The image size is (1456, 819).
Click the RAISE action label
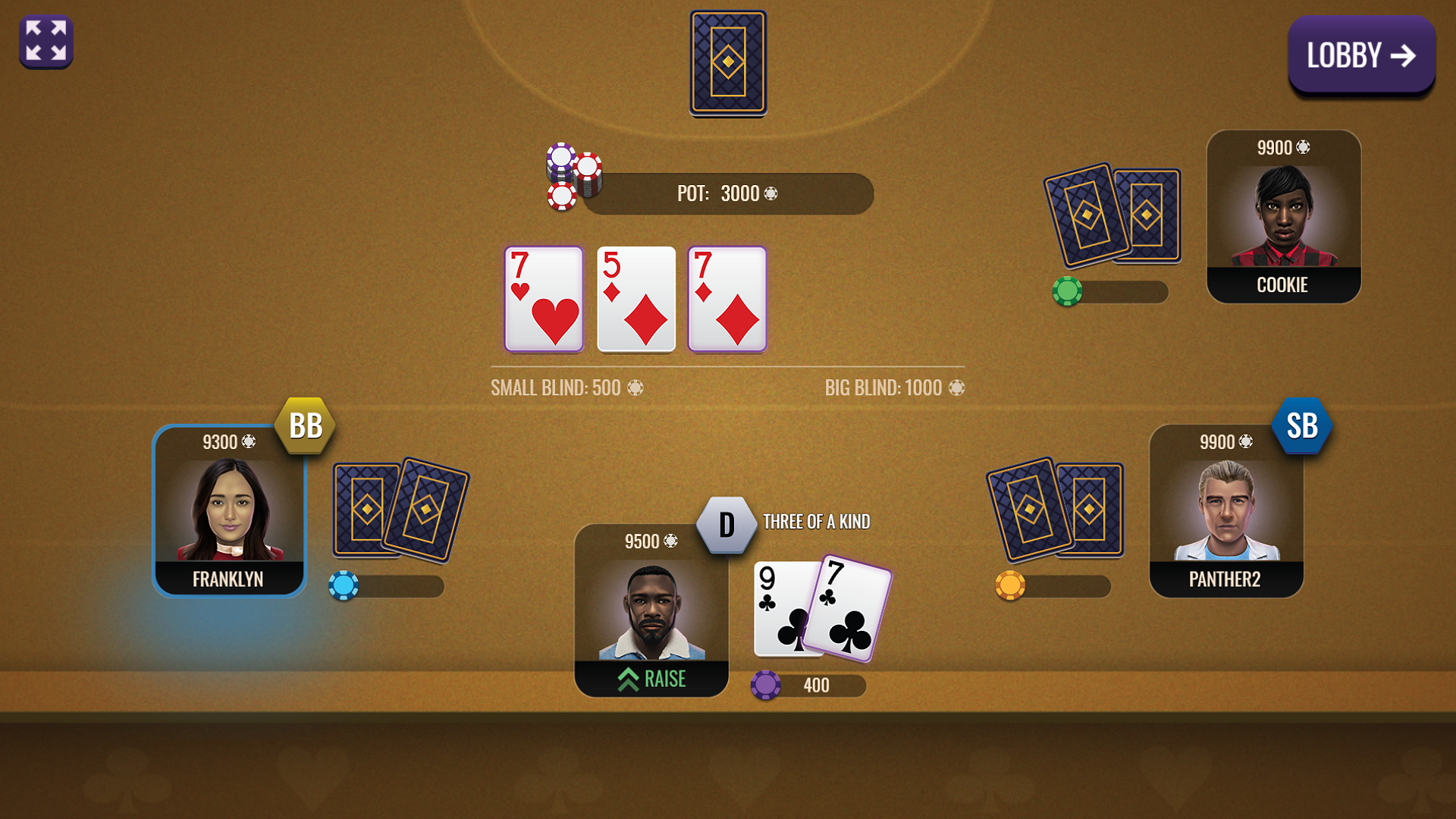click(x=651, y=679)
